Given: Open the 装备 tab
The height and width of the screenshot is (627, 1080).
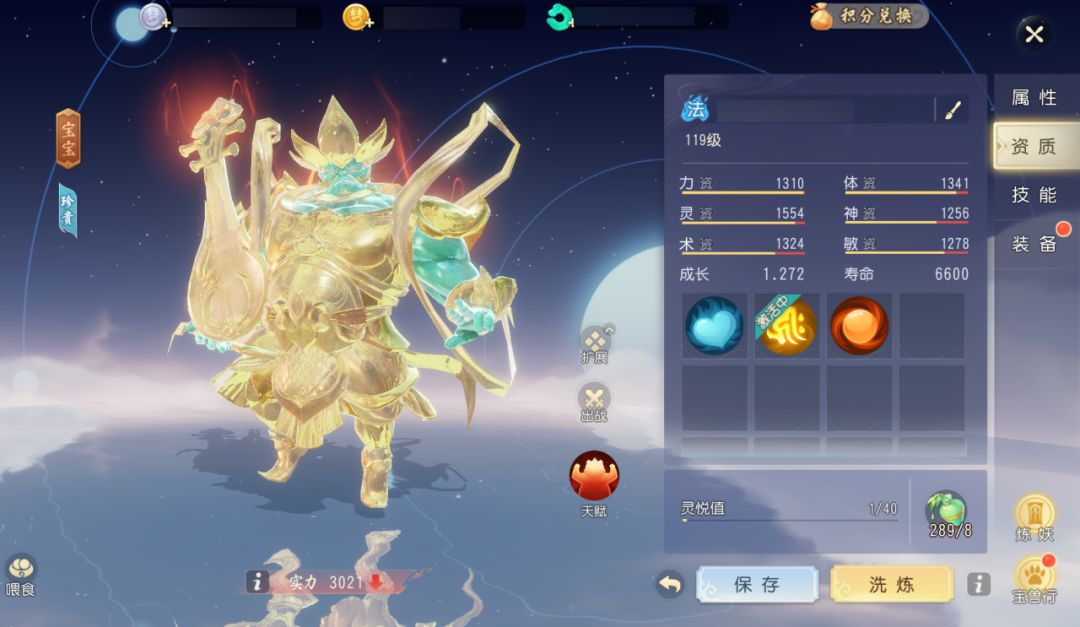Looking at the screenshot, I should [1034, 244].
